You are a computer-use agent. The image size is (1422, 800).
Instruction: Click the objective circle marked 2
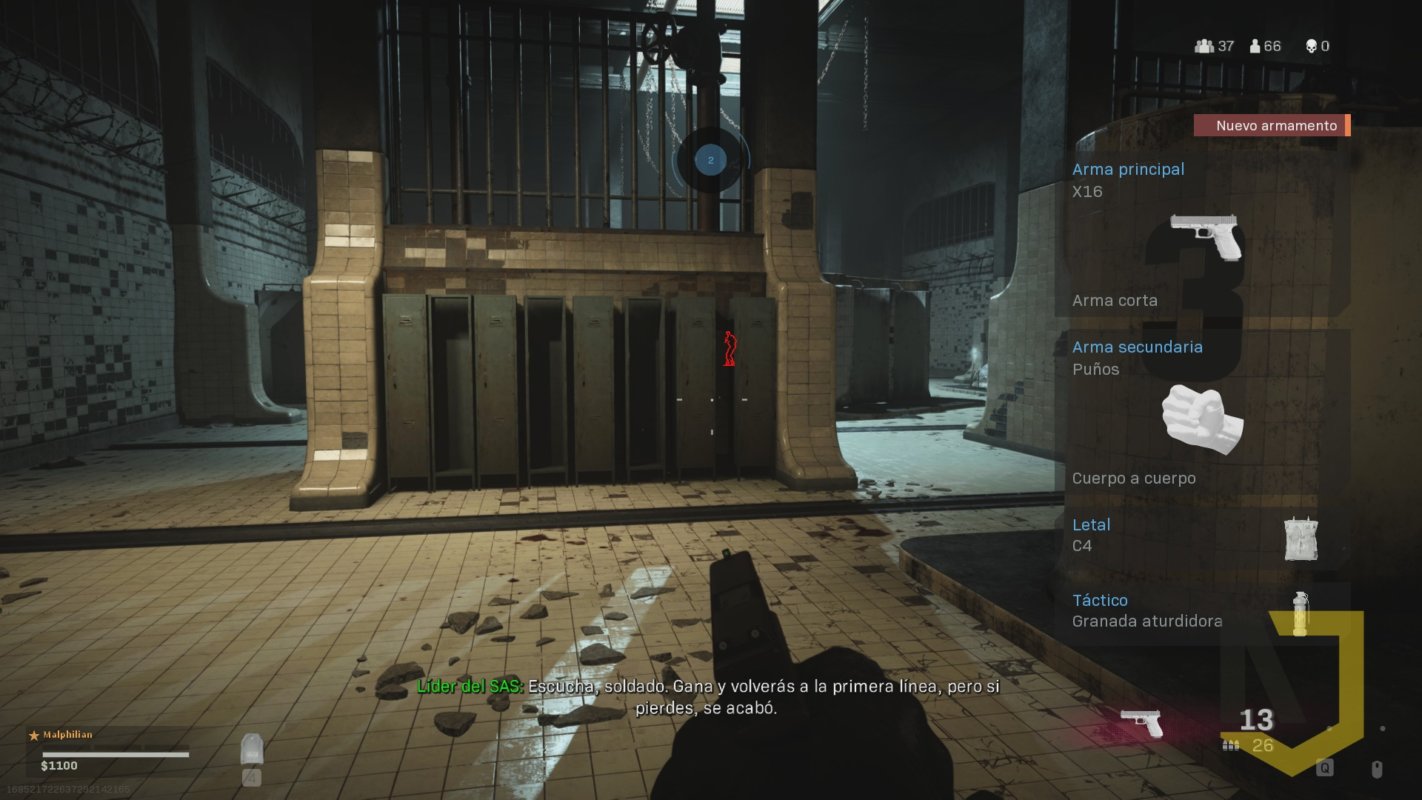(x=711, y=158)
